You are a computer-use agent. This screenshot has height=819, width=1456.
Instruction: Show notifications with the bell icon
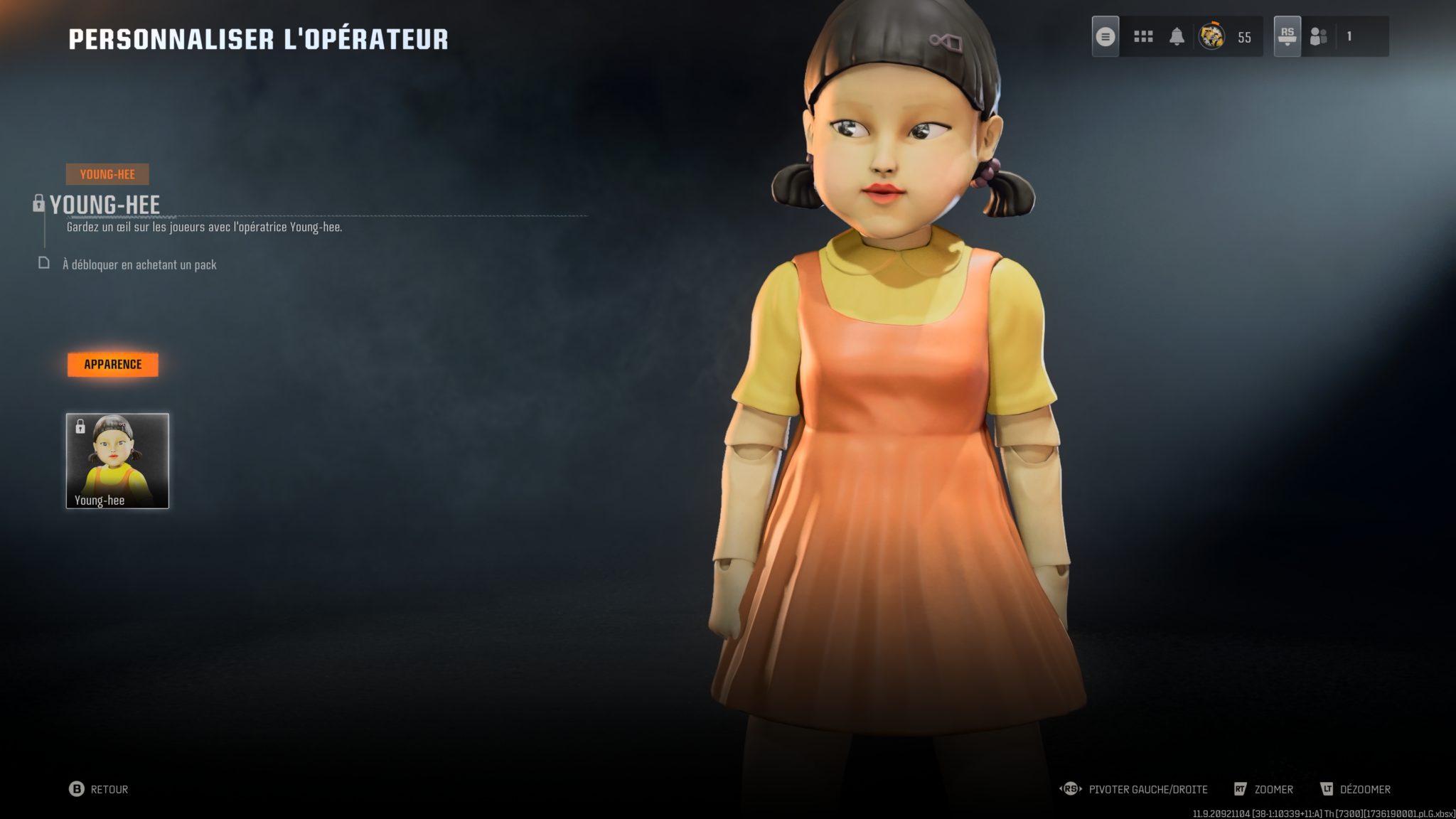1177,36
